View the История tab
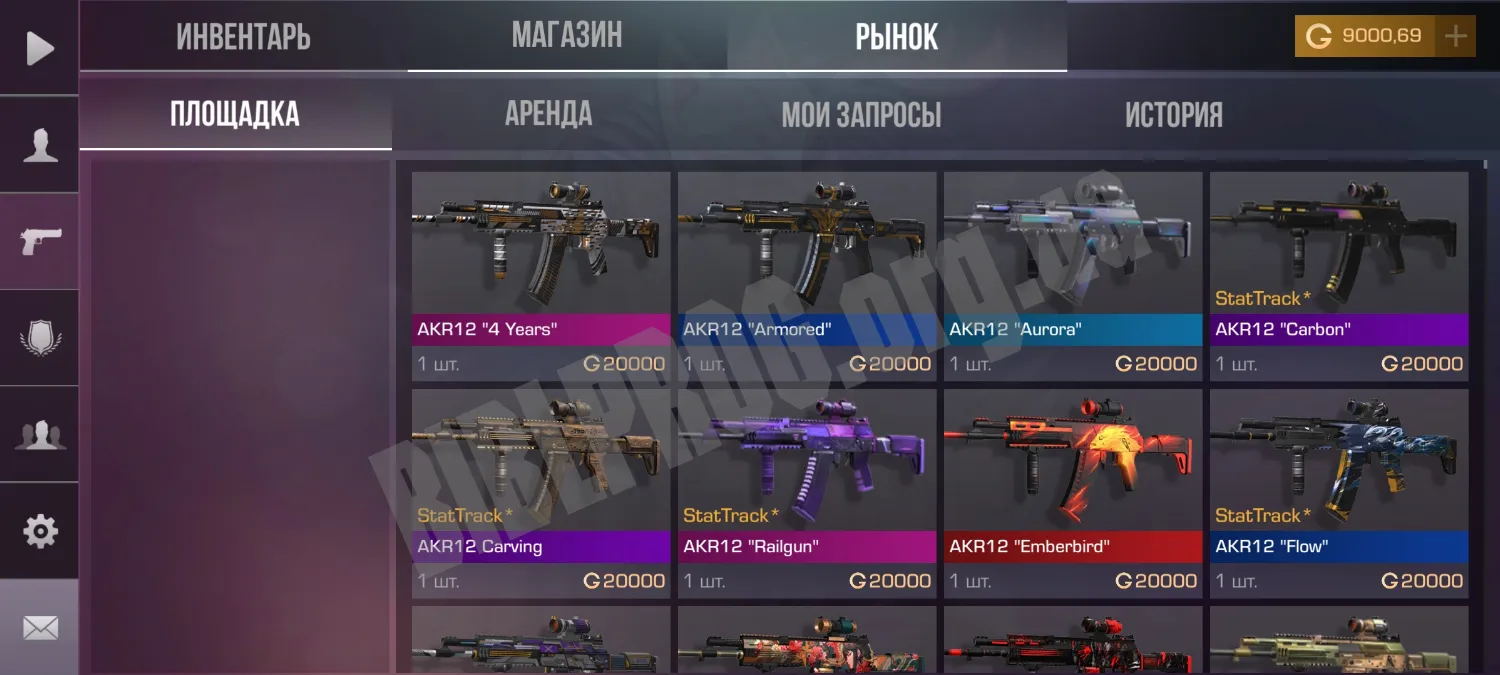The height and width of the screenshot is (675, 1500). (1174, 115)
